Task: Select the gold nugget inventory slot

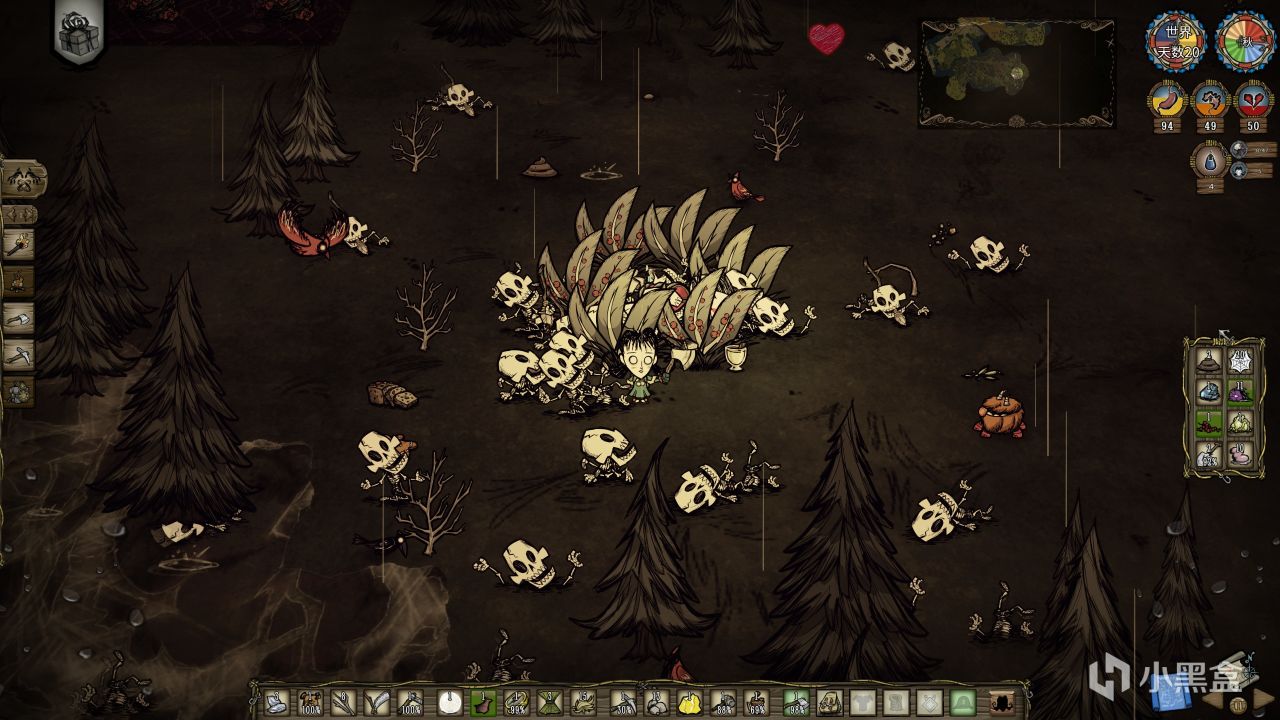Action: tap(689, 703)
